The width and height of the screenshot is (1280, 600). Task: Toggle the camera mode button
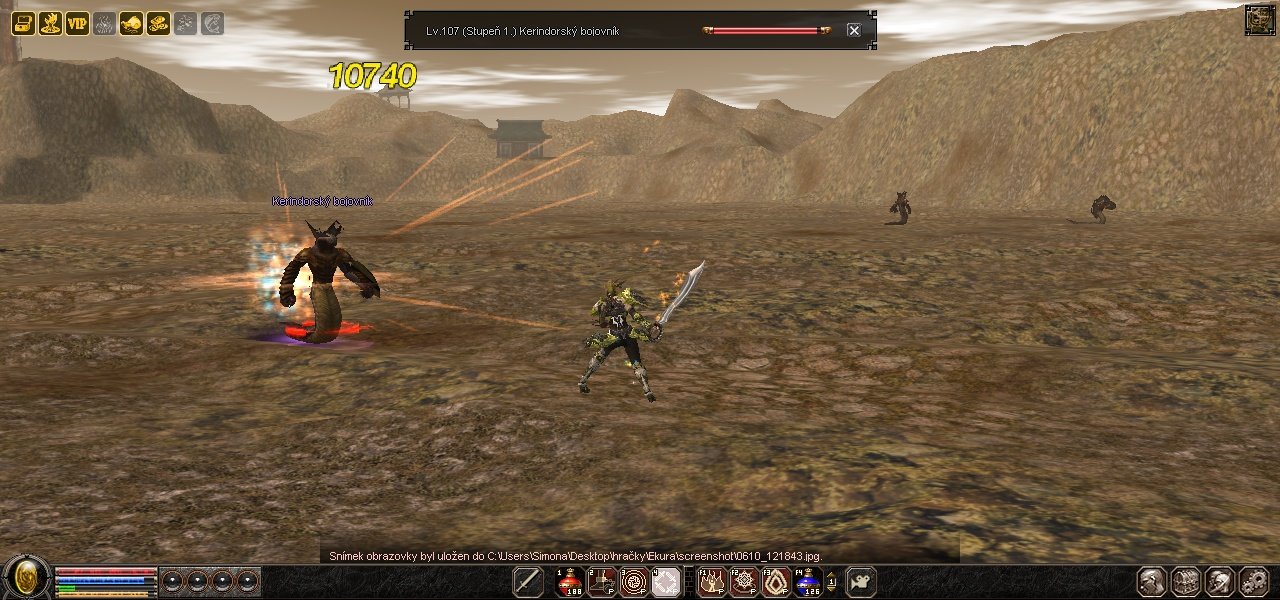click(861, 581)
